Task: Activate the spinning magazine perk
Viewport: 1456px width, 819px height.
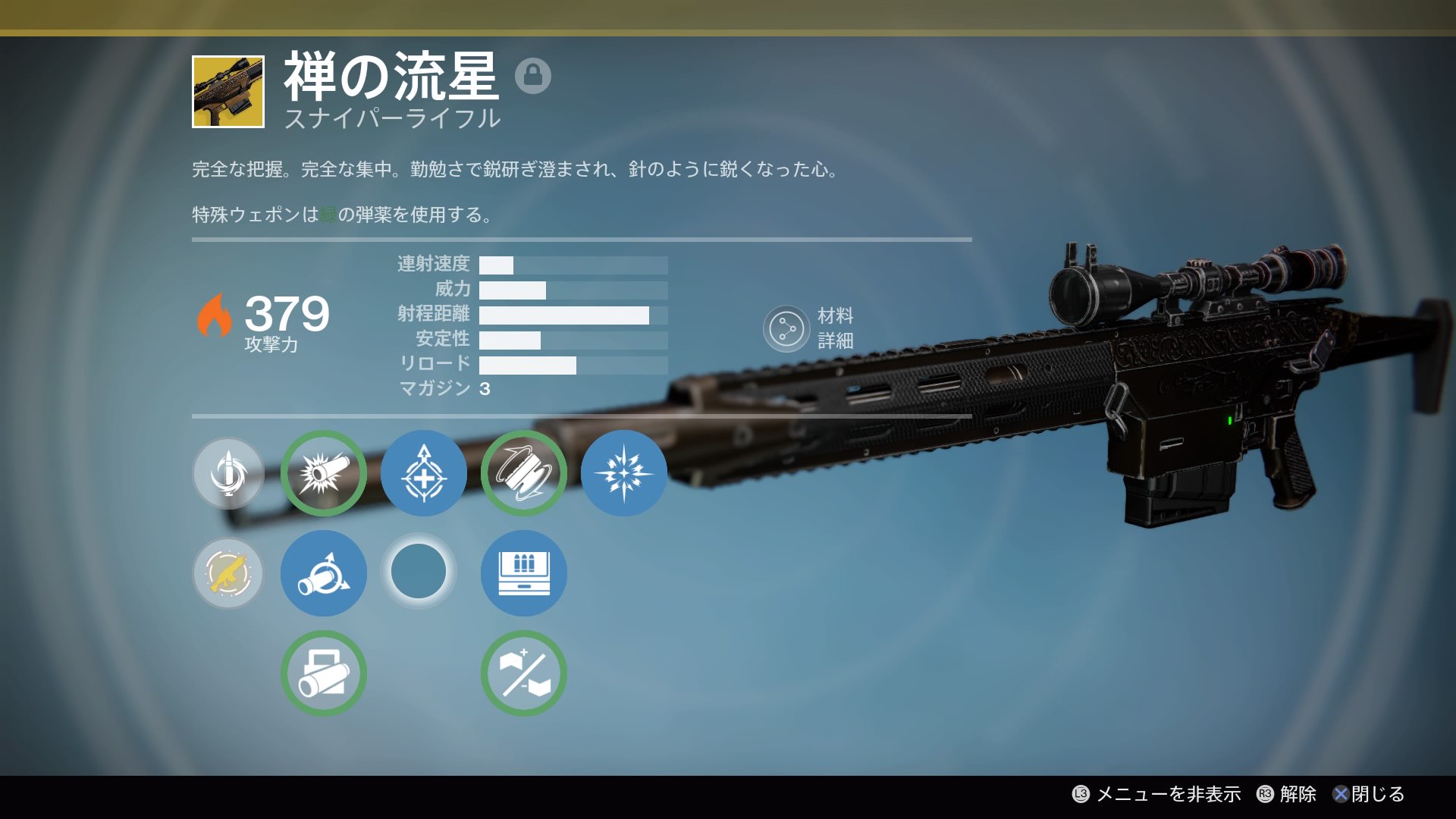Action: click(524, 474)
